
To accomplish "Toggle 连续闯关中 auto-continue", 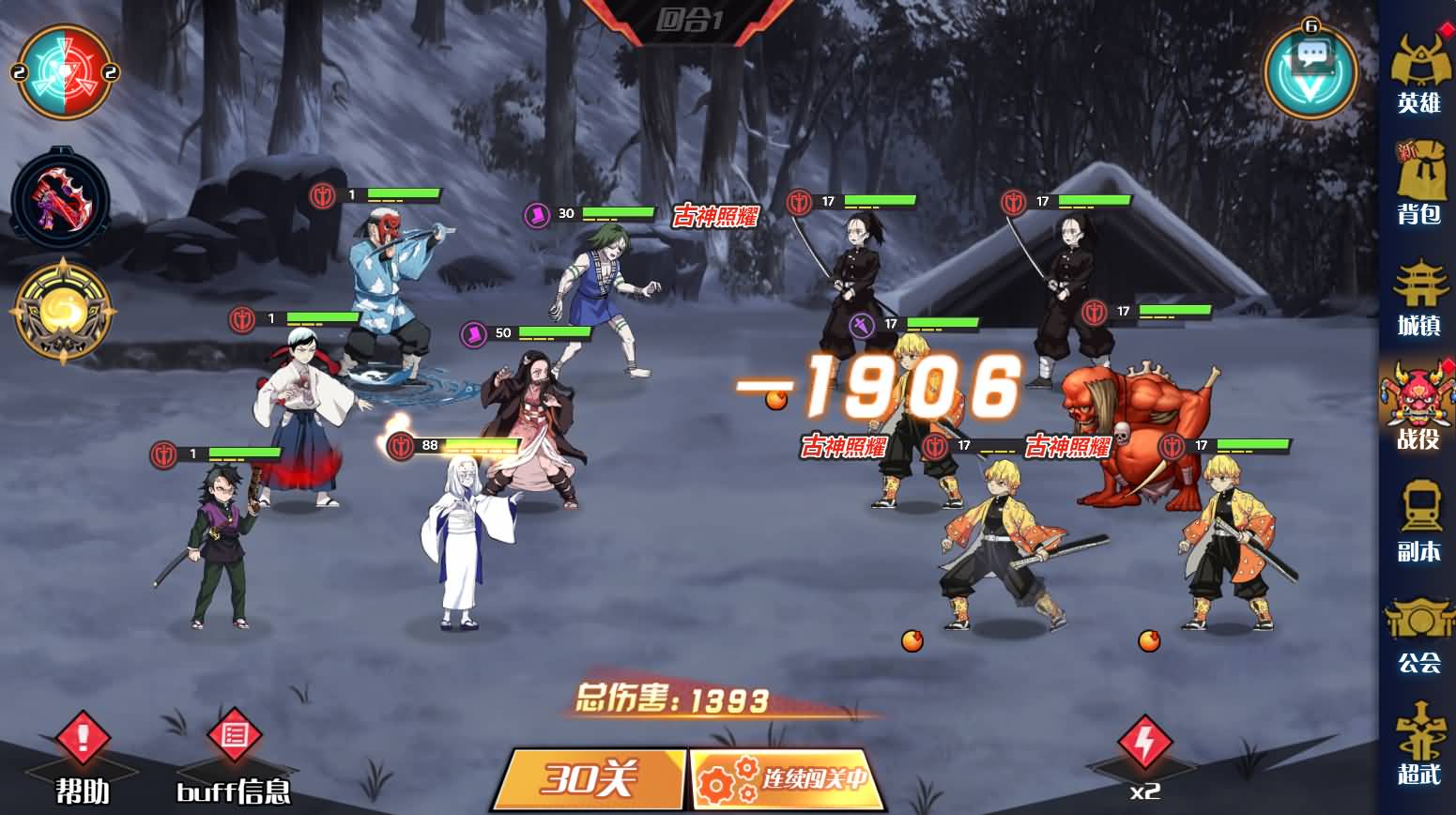I will (x=789, y=779).
